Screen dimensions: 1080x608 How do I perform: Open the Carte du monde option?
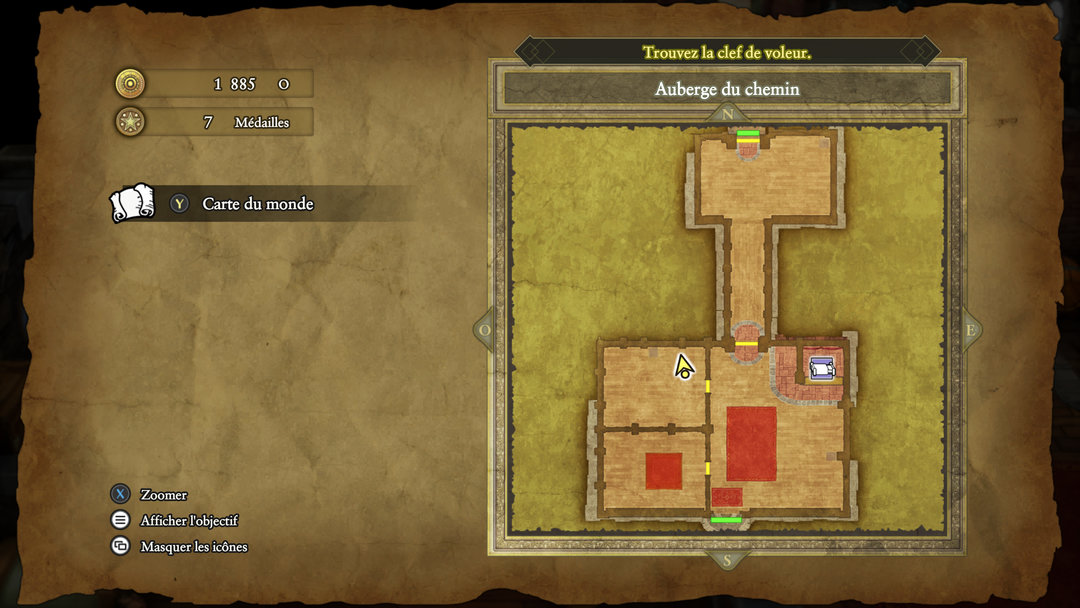pos(257,204)
